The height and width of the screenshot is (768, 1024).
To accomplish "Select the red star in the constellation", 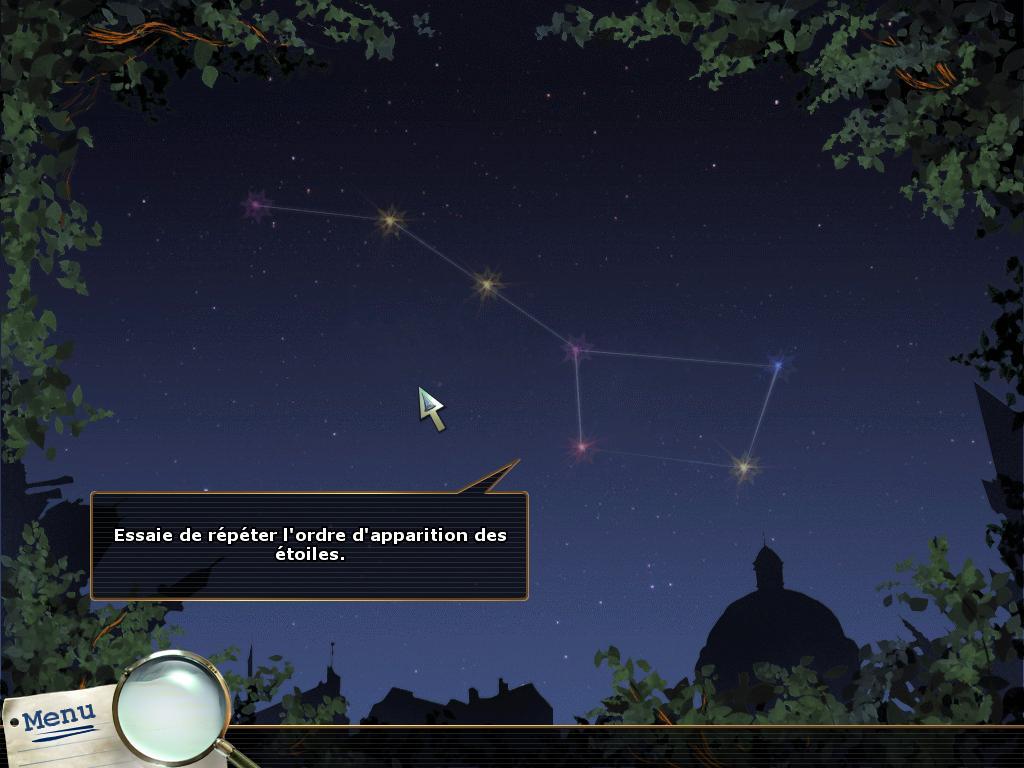I will click(580, 447).
